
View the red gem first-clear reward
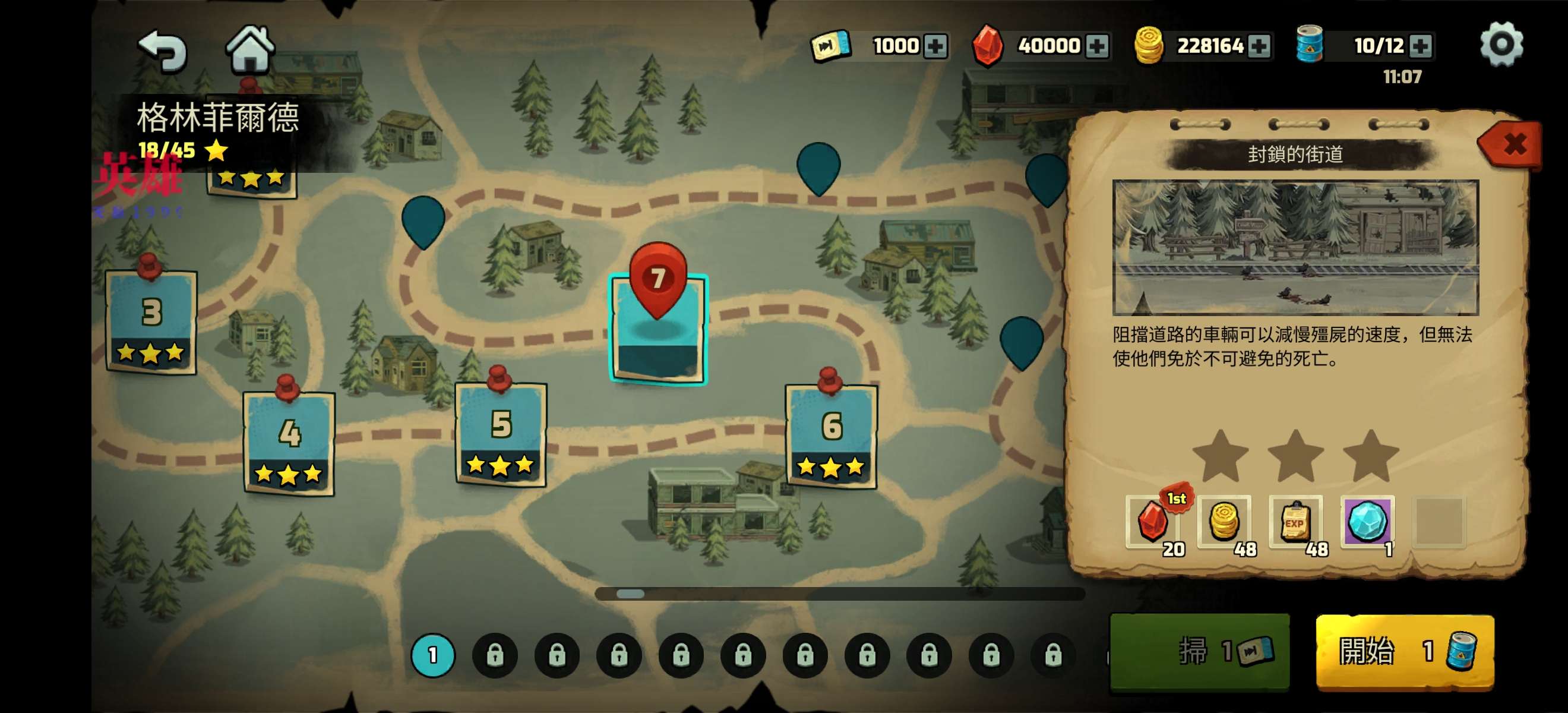[x=1153, y=521]
